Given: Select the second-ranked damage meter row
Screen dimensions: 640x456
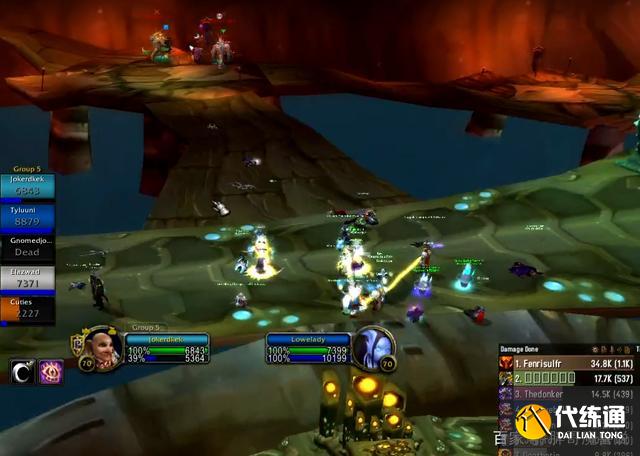Looking at the screenshot, I should pyautogui.click(x=565, y=378).
